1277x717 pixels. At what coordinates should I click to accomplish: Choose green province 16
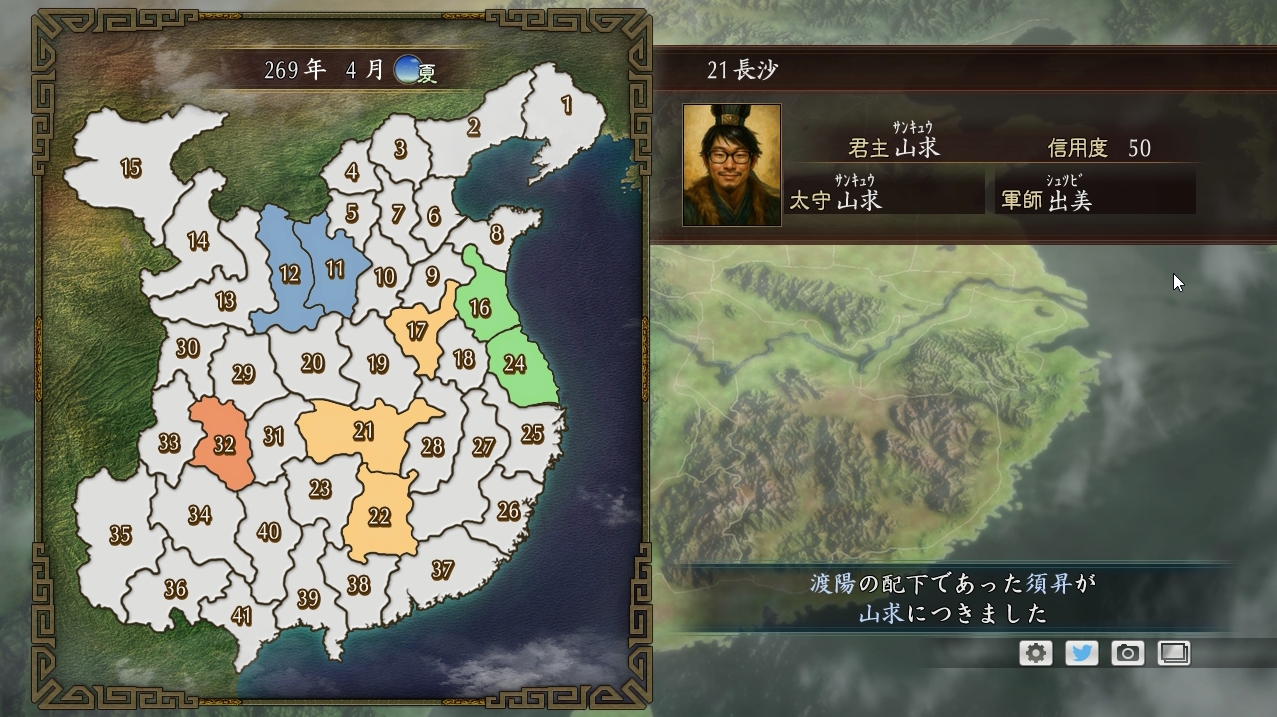coord(480,307)
